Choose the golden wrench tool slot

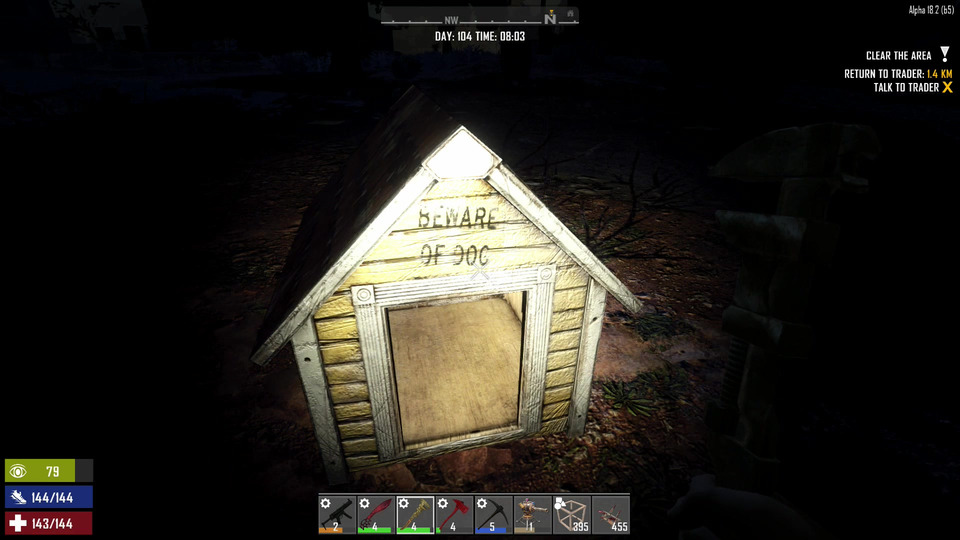415,515
